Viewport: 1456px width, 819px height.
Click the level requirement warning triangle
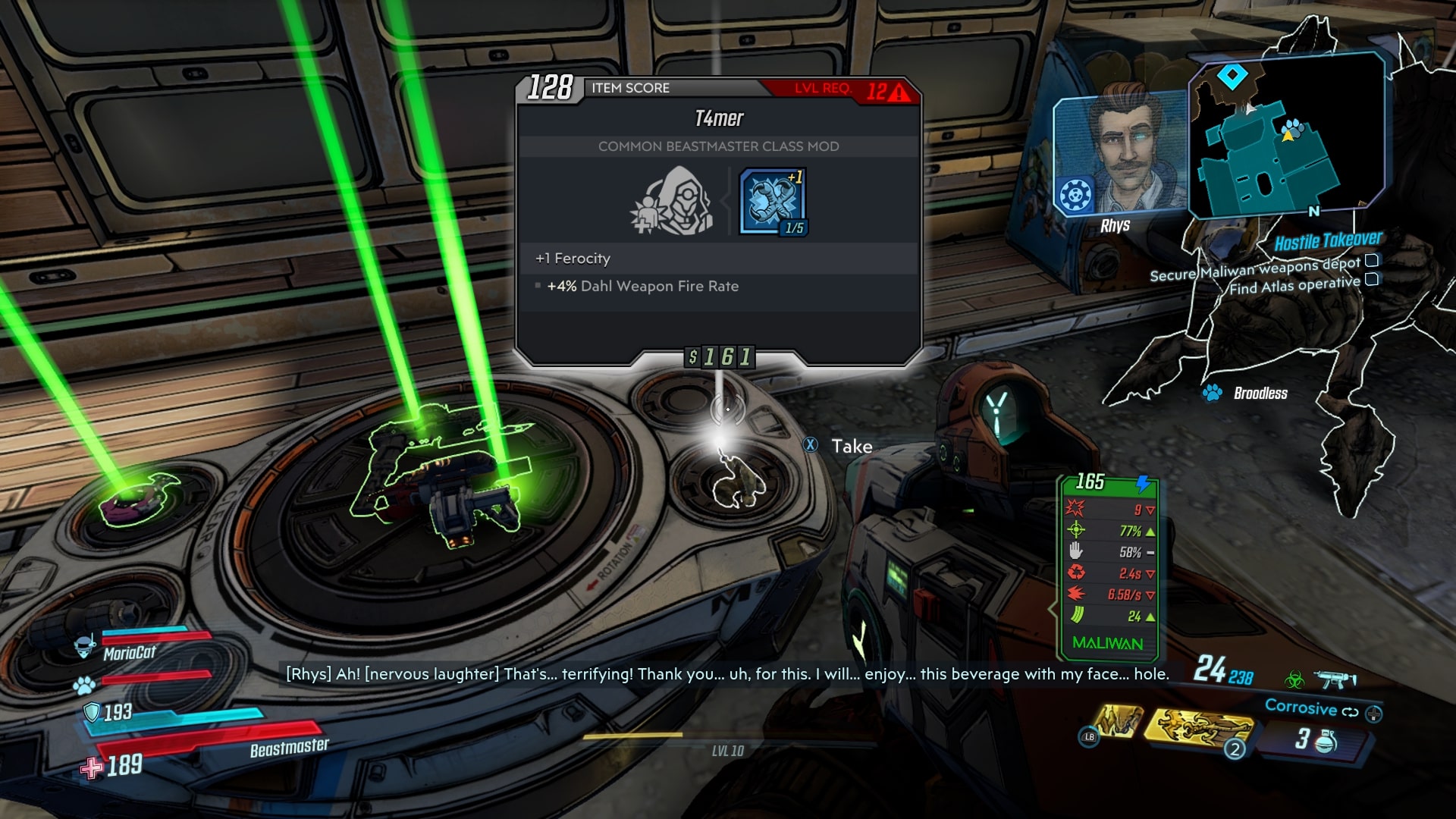click(899, 93)
